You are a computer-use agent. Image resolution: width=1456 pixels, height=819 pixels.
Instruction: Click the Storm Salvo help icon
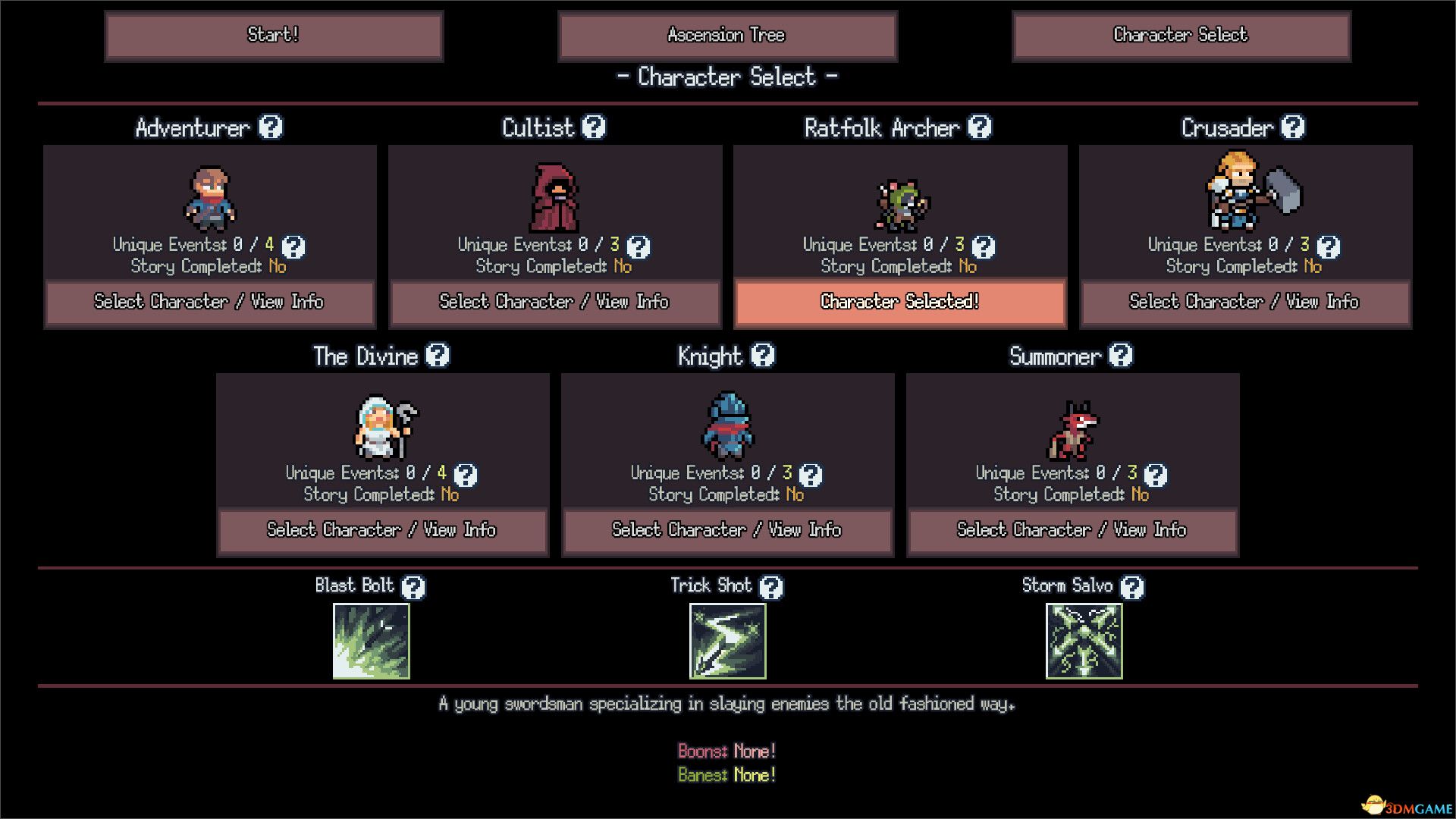pyautogui.click(x=1133, y=586)
